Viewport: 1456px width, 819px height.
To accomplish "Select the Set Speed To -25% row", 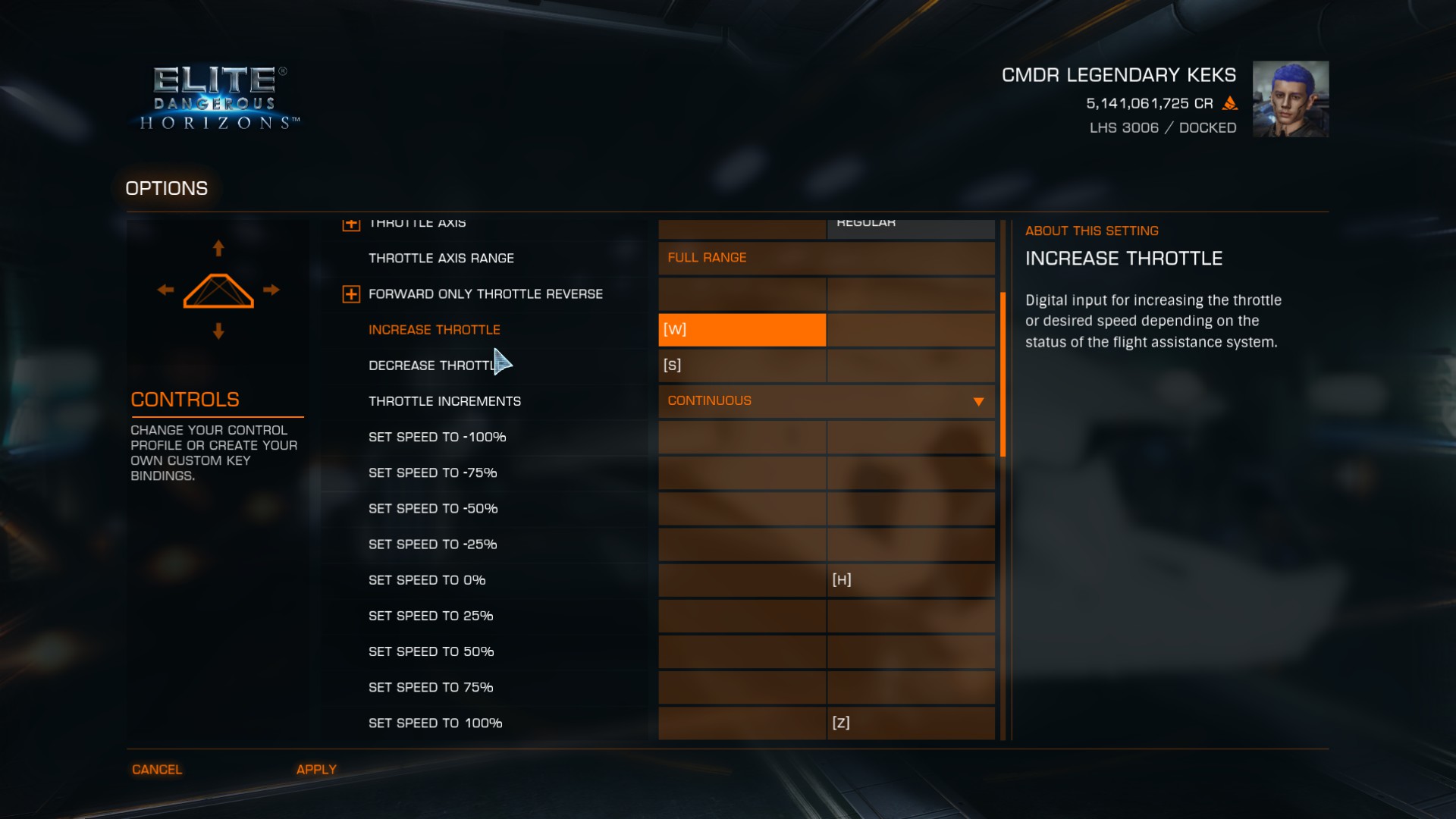I will pyautogui.click(x=432, y=544).
